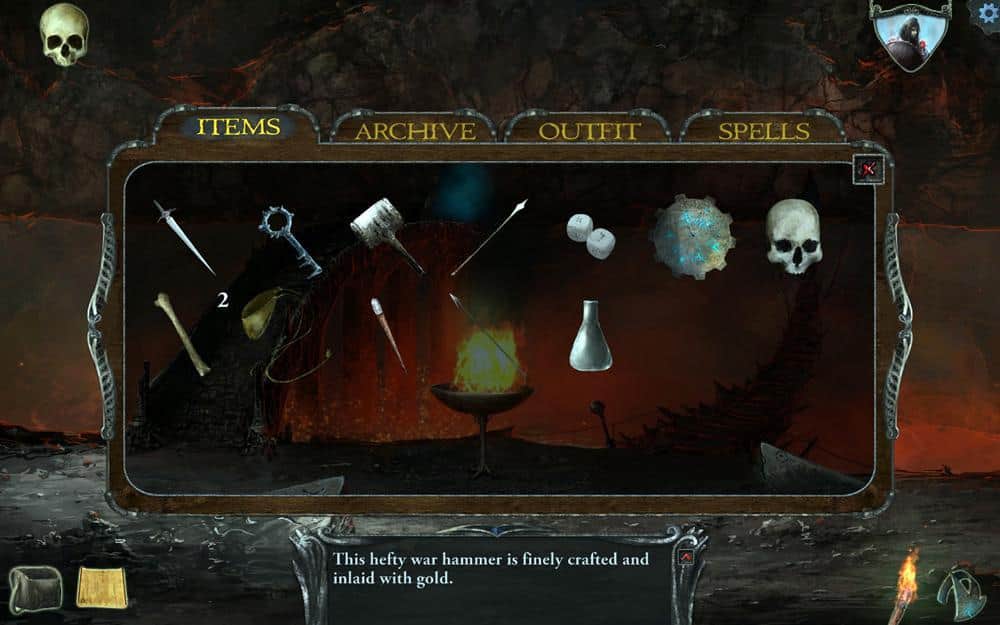
Task: Select the long dagger item
Action: point(184,236)
